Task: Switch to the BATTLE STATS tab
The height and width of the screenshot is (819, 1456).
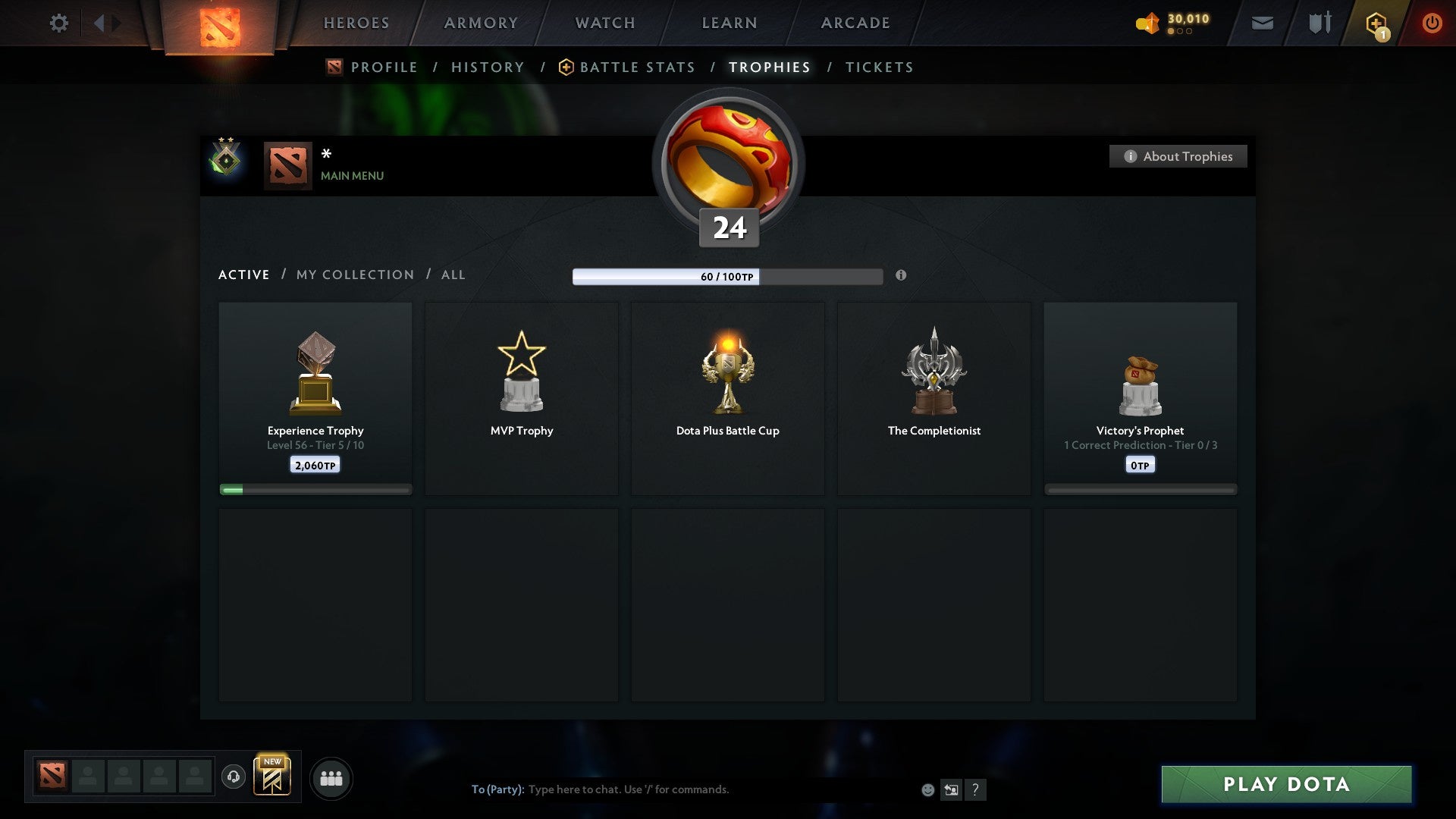Action: (x=638, y=67)
